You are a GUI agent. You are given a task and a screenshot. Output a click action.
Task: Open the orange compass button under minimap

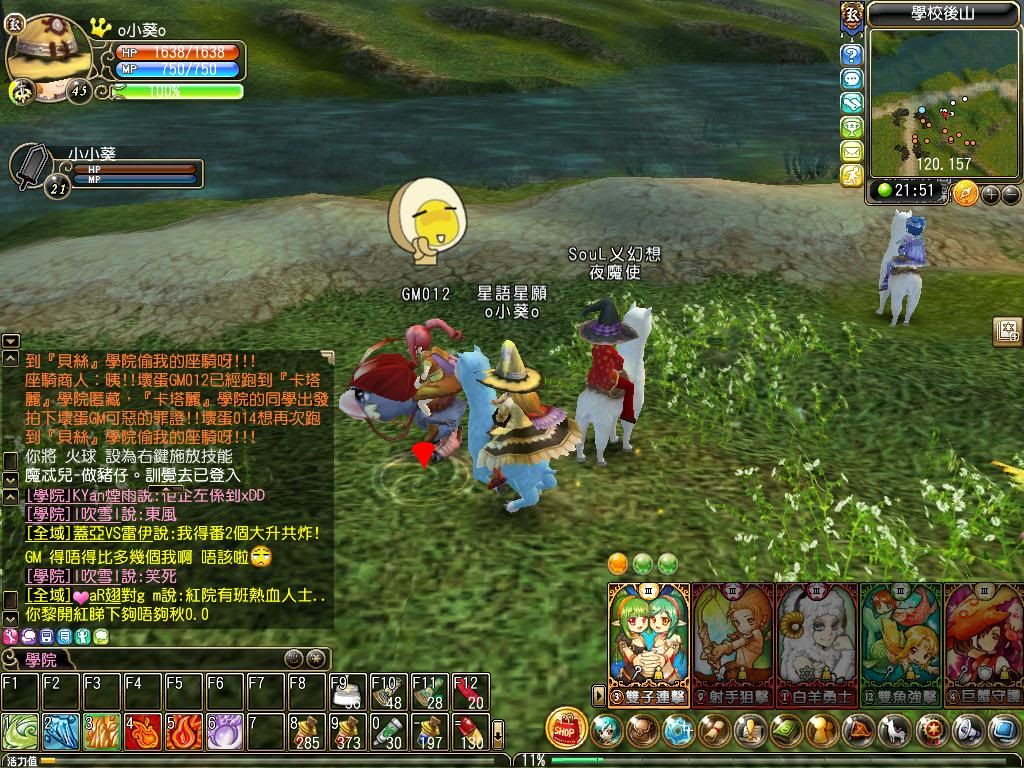coord(965,193)
